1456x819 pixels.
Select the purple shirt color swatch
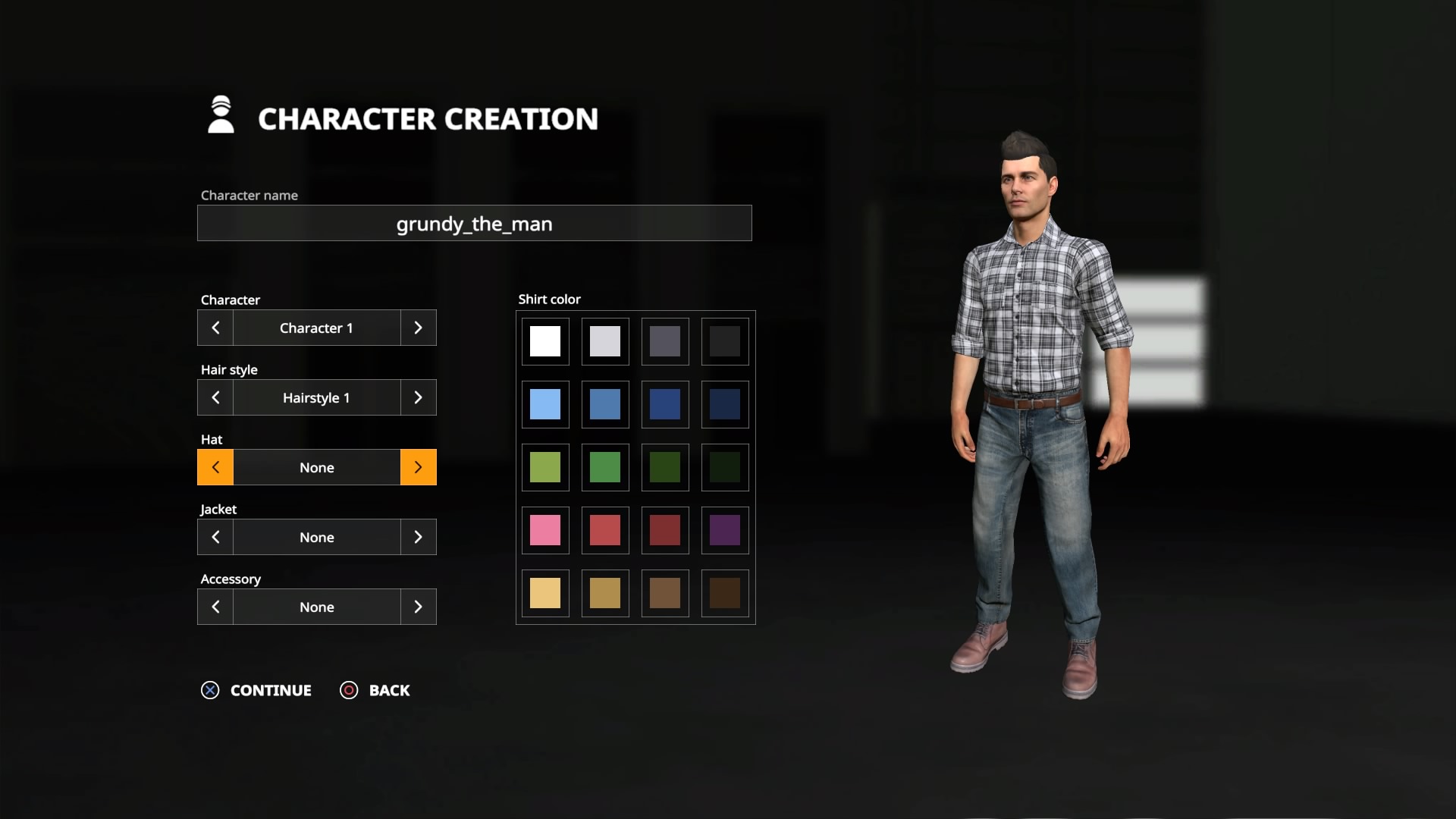(724, 530)
